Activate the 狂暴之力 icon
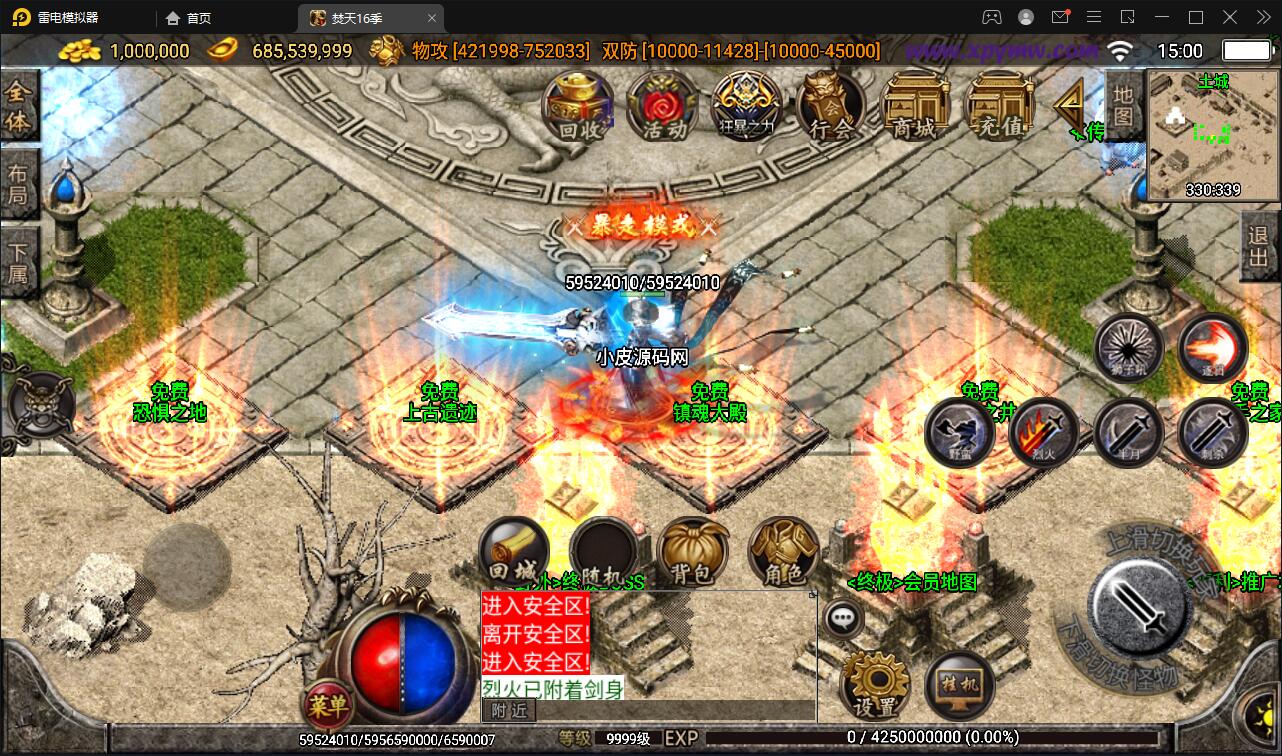 (x=747, y=104)
